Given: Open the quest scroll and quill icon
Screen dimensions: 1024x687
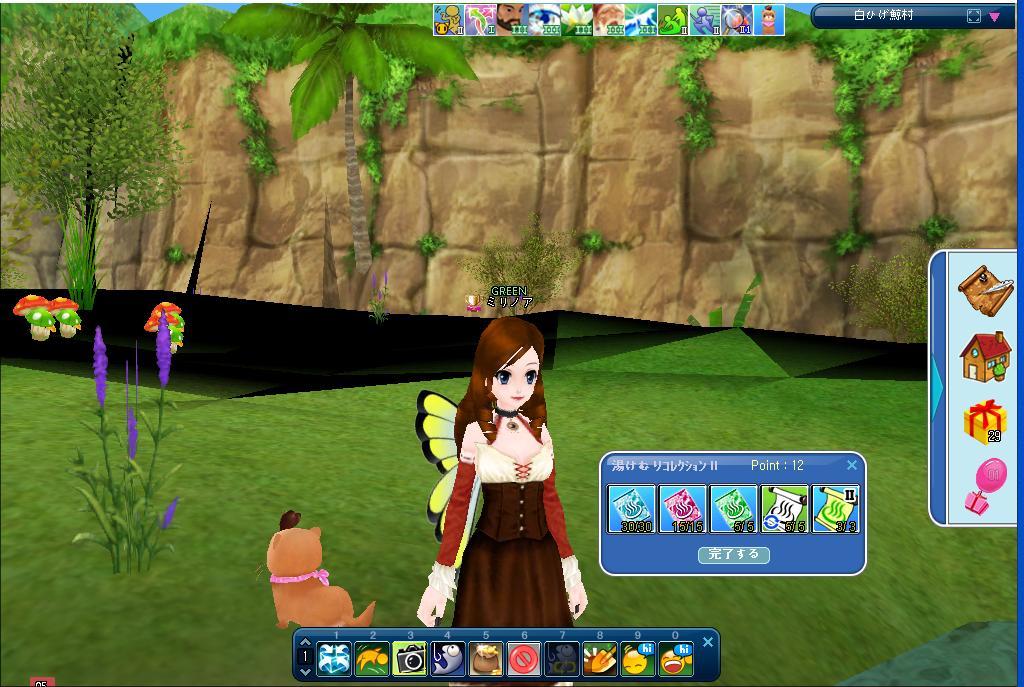Looking at the screenshot, I should coord(985,289).
